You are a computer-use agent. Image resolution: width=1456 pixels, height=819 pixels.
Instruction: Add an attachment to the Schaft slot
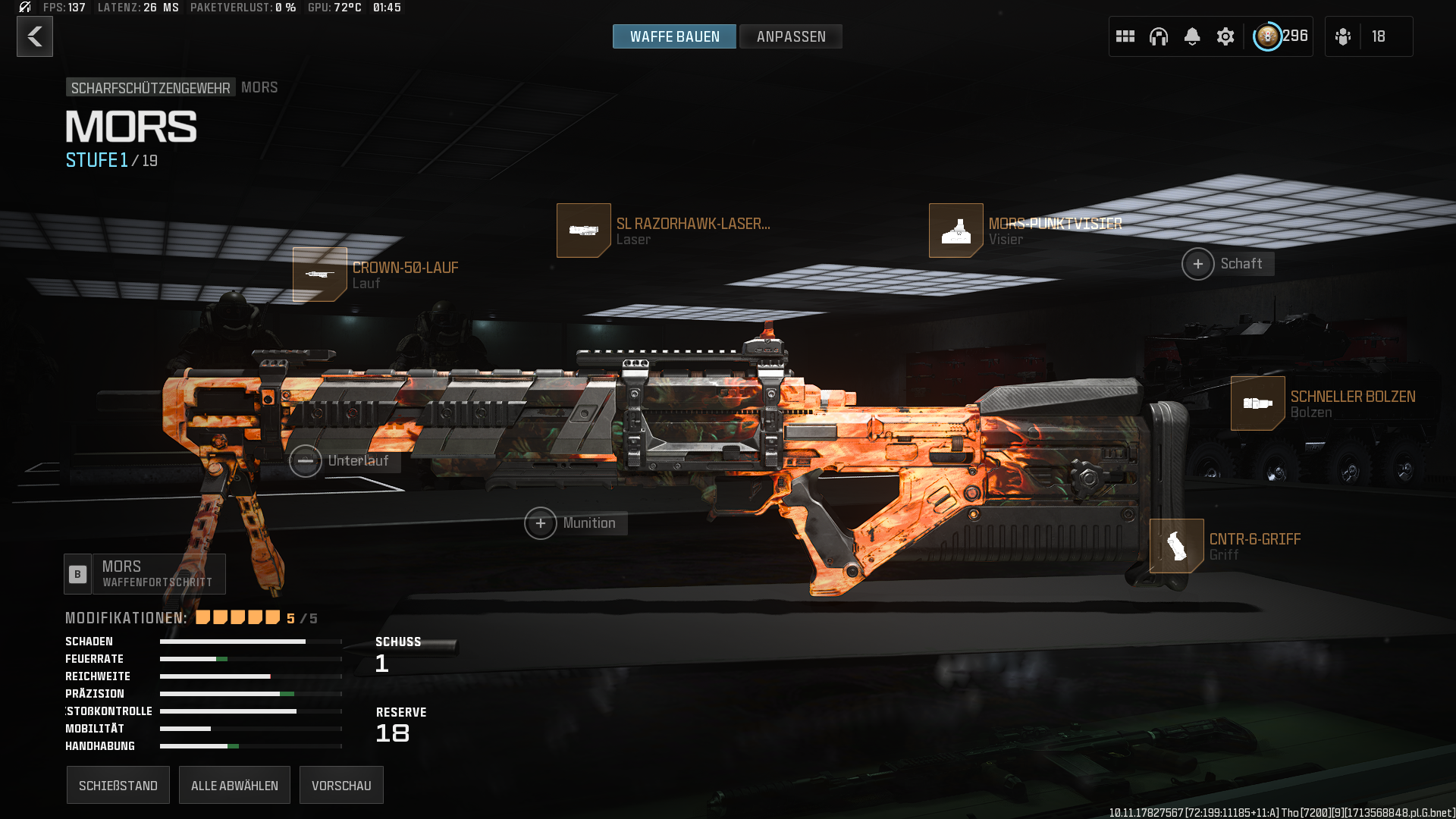coord(1198,264)
